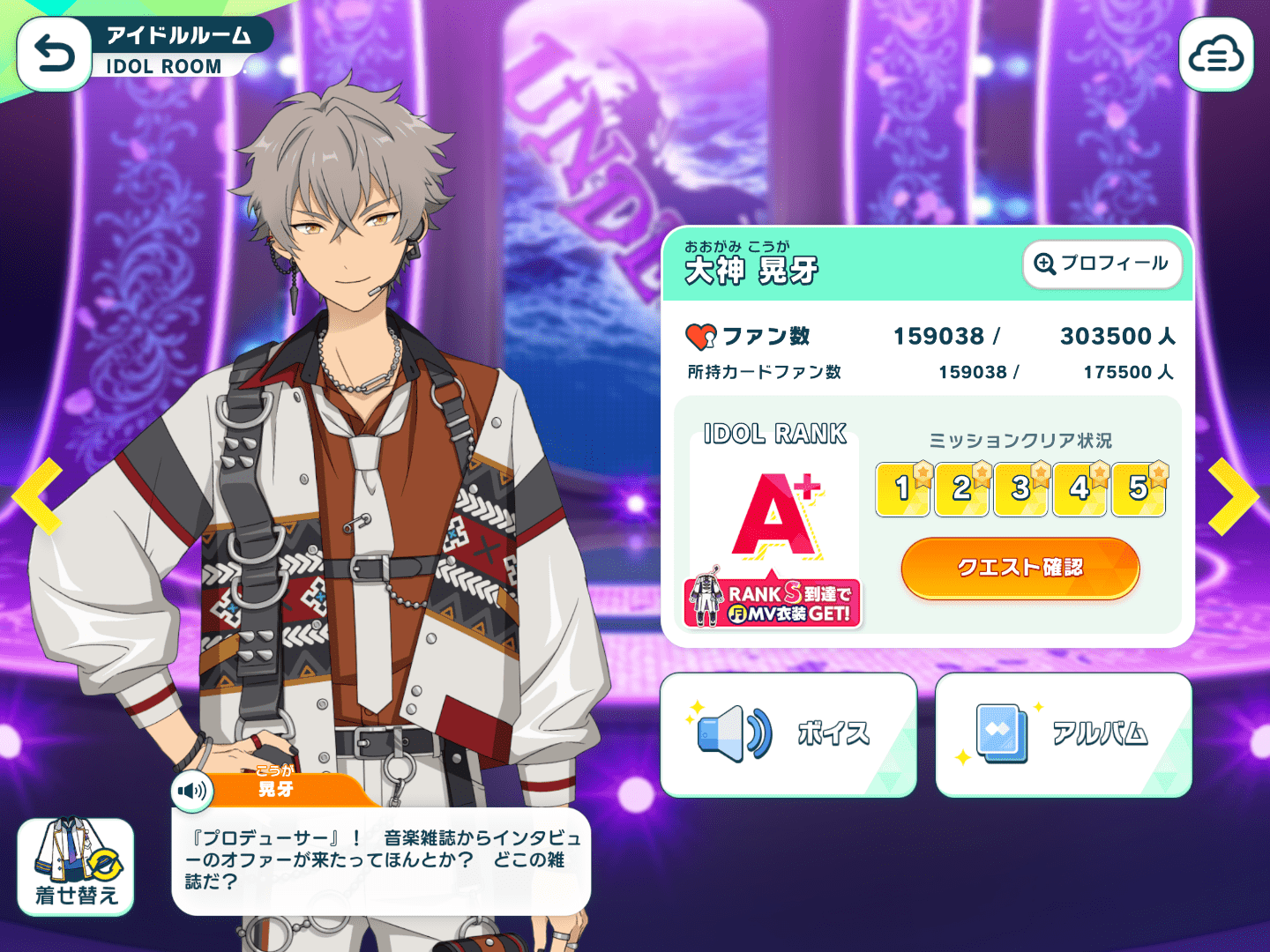This screenshot has width=1270, height=952.
Task: Open the 着せ替え outfit change
Action: (x=76, y=866)
